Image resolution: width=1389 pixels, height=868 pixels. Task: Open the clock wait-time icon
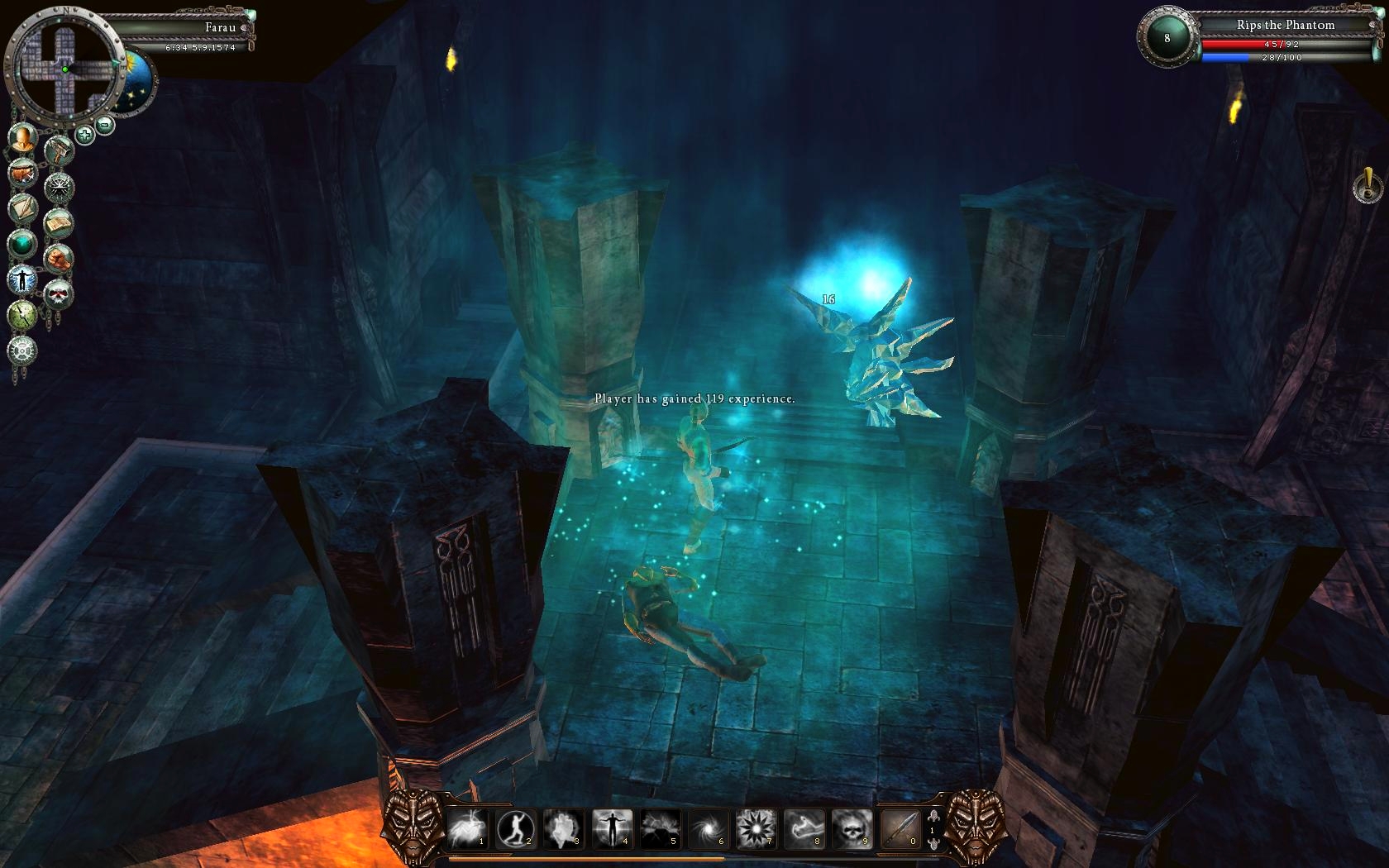[22, 314]
